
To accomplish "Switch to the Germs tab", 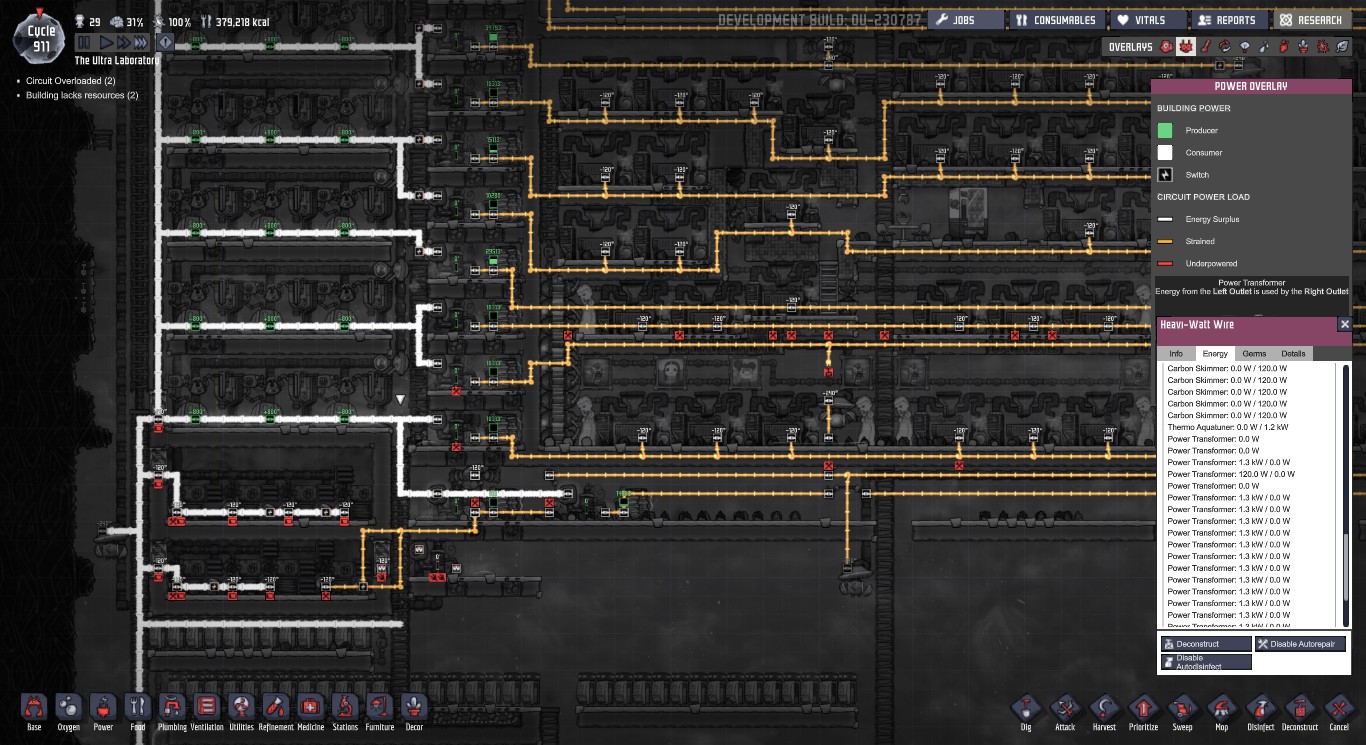I will (1254, 353).
